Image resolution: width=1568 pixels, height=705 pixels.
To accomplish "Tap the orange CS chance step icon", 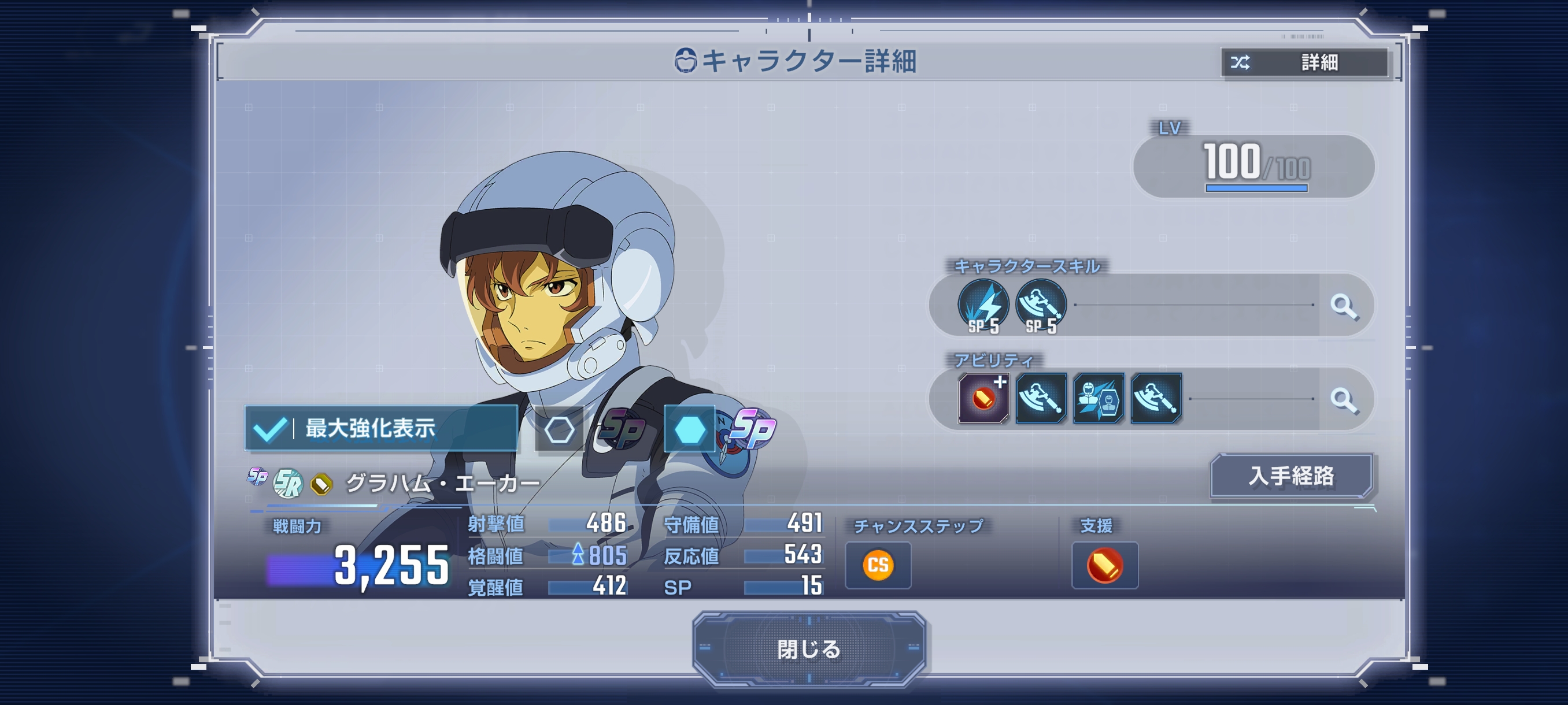I will pos(878,565).
